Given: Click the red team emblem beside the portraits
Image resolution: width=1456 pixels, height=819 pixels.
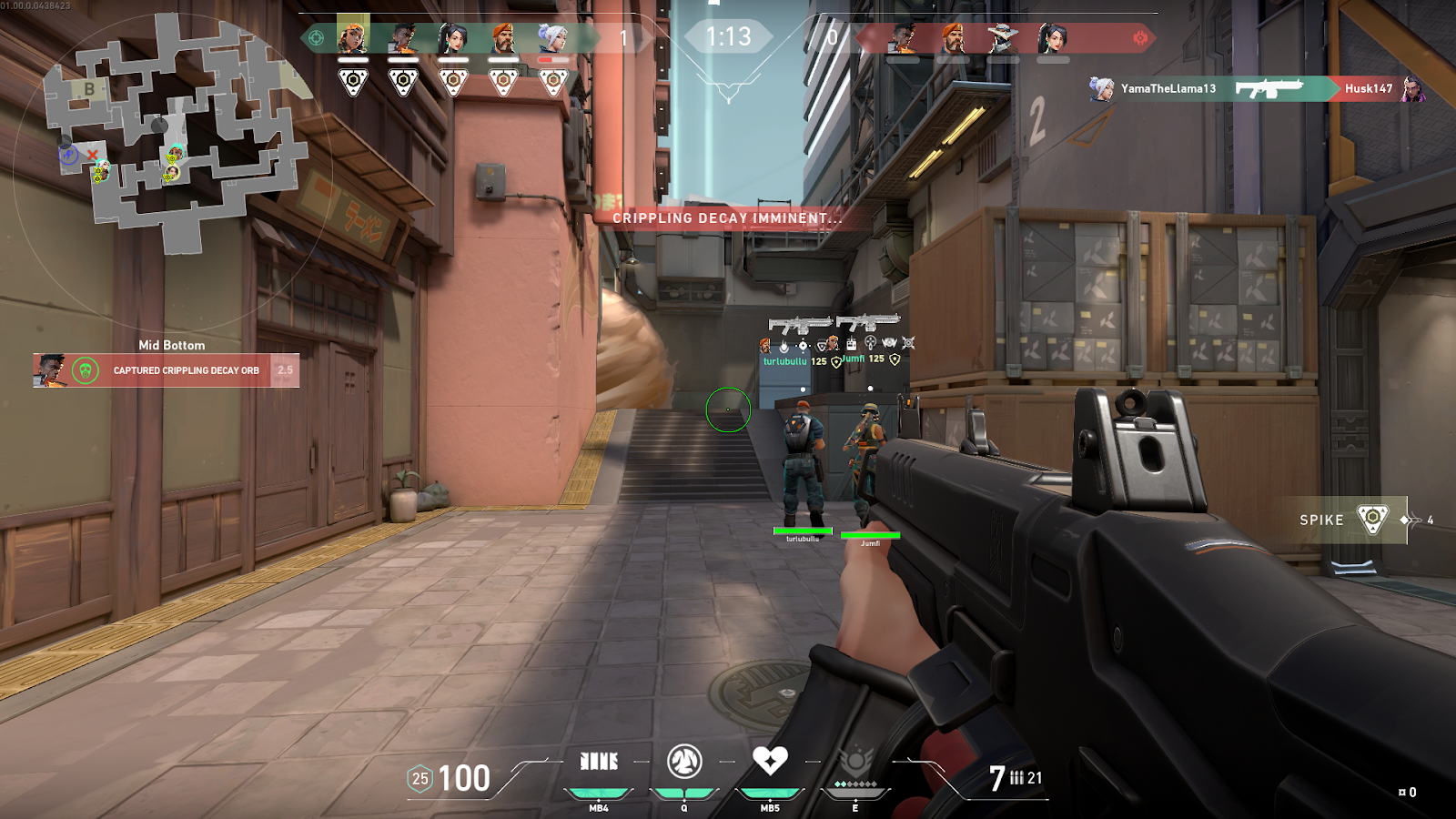Looking at the screenshot, I should [x=1140, y=38].
